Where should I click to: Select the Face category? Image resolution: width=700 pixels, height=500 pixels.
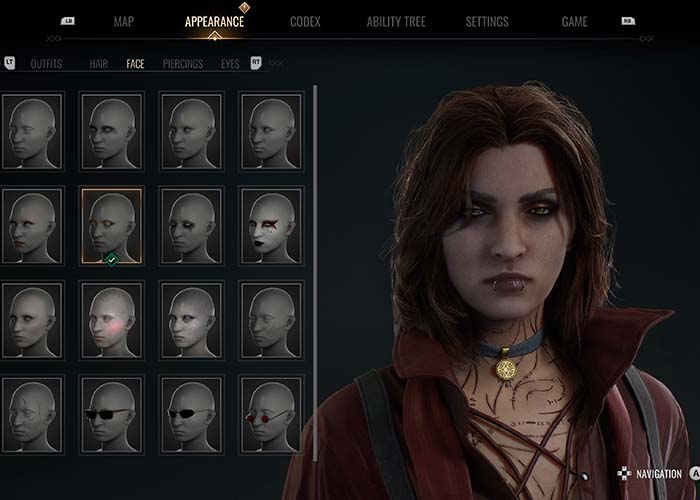tap(135, 64)
